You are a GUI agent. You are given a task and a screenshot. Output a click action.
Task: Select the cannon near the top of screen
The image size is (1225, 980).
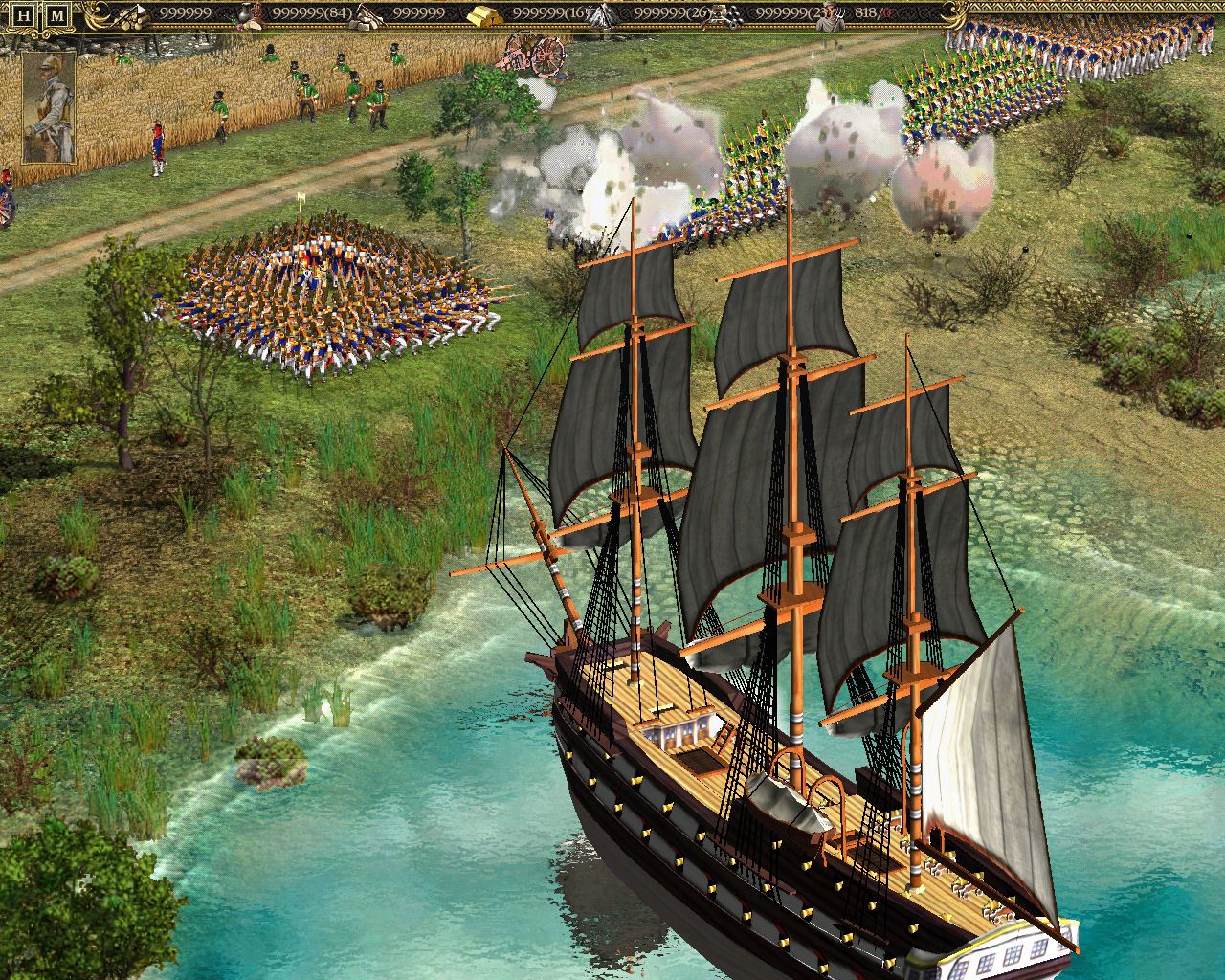[x=531, y=57]
